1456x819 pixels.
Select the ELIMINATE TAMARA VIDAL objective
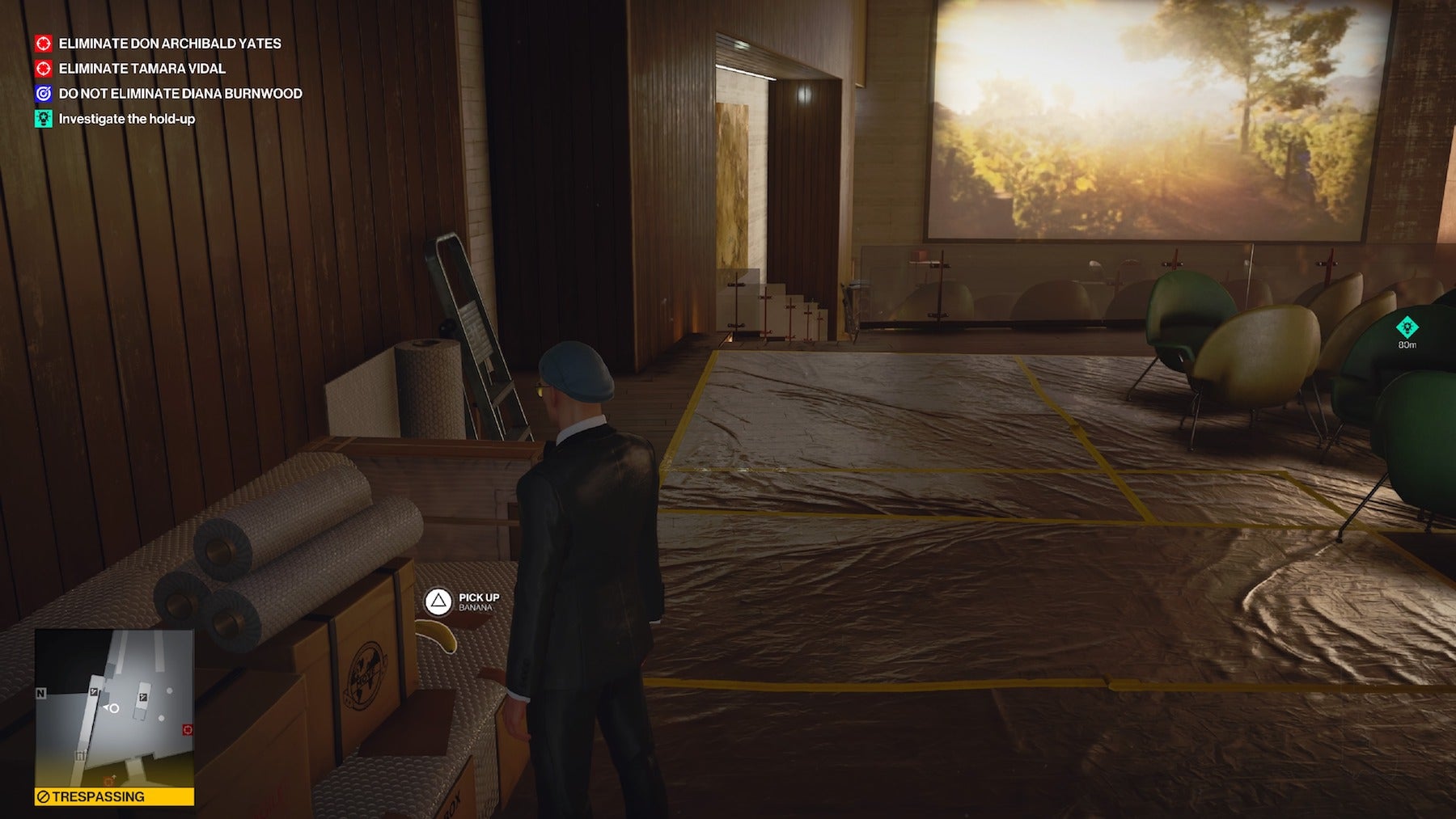tap(142, 70)
